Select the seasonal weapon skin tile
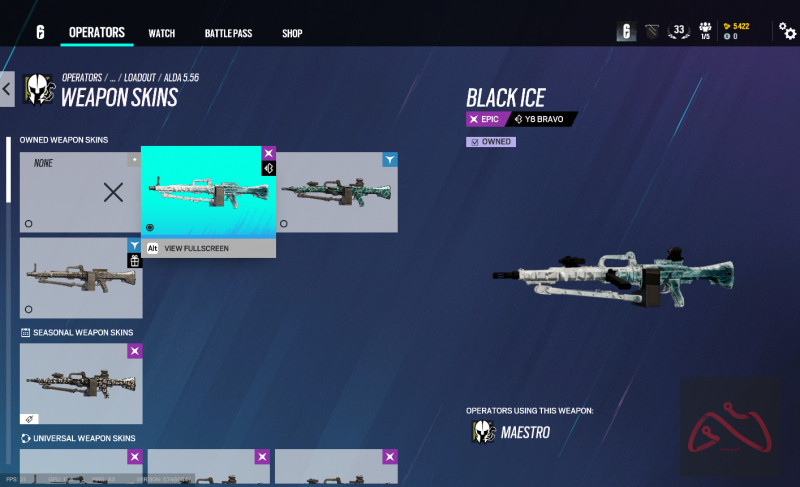800x487 pixels. tap(81, 383)
